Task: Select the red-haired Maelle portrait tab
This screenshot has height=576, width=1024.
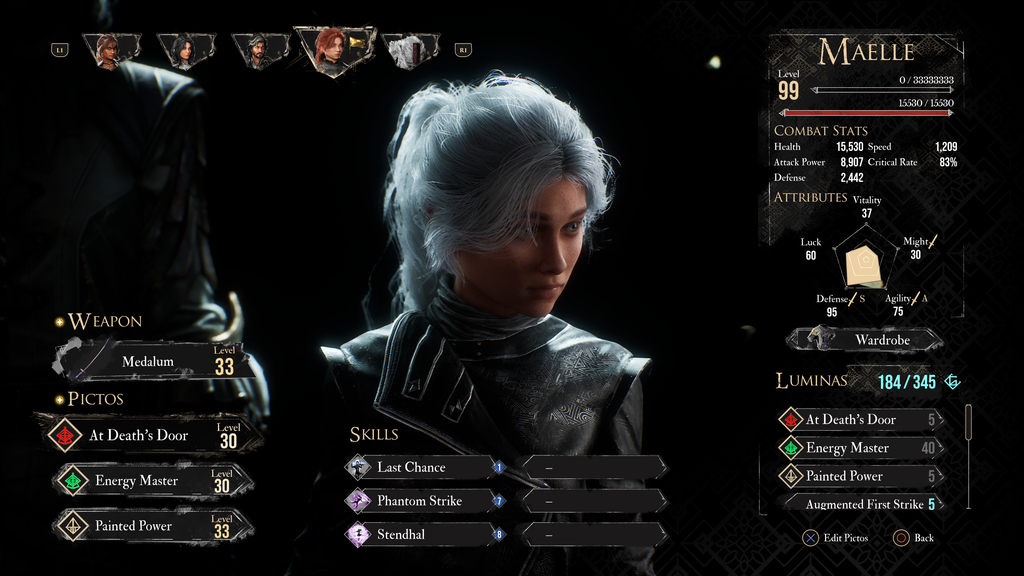Action: [331, 48]
